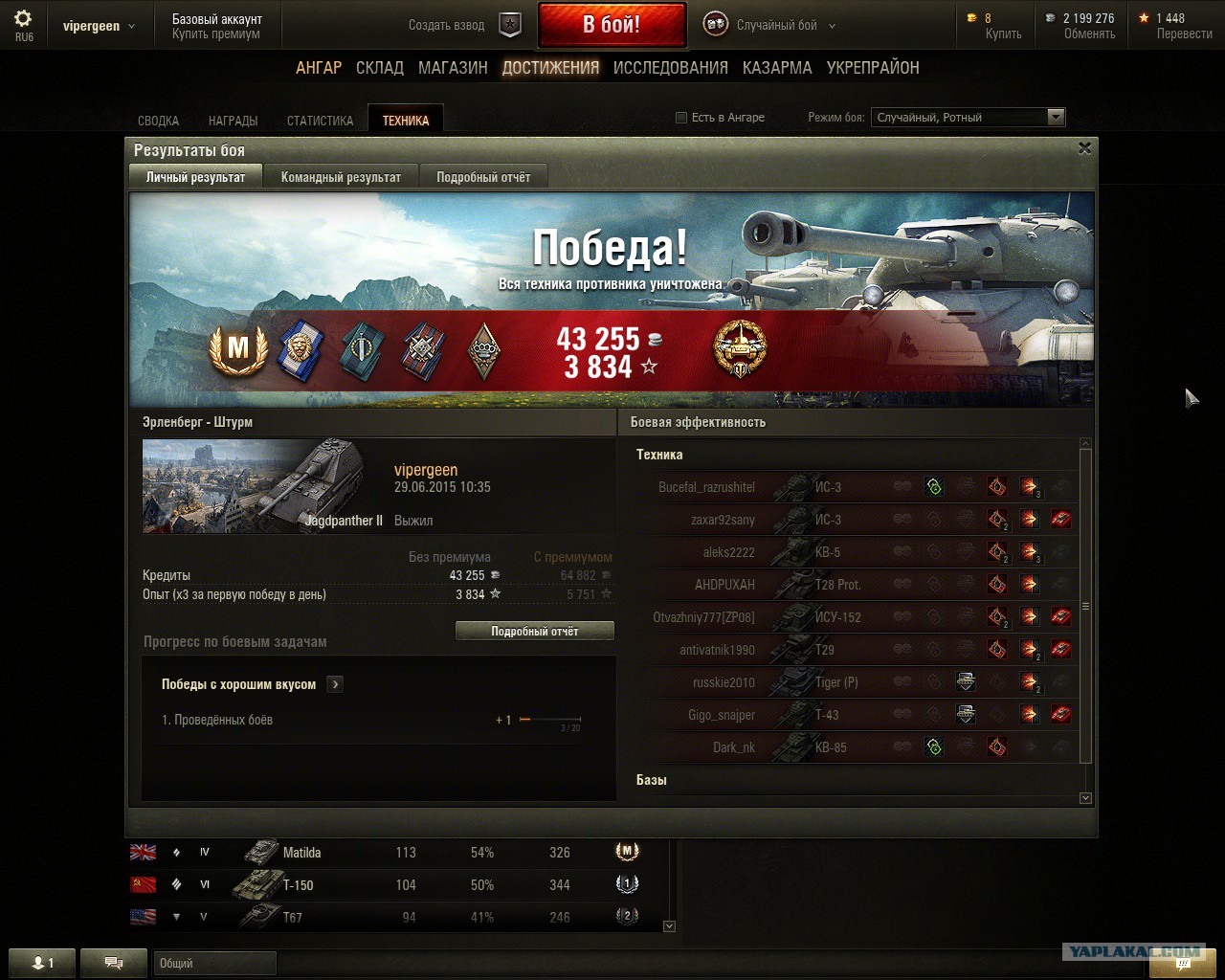Open the КАЗАРМА barracks
The width and height of the screenshot is (1225, 980).
click(777, 68)
